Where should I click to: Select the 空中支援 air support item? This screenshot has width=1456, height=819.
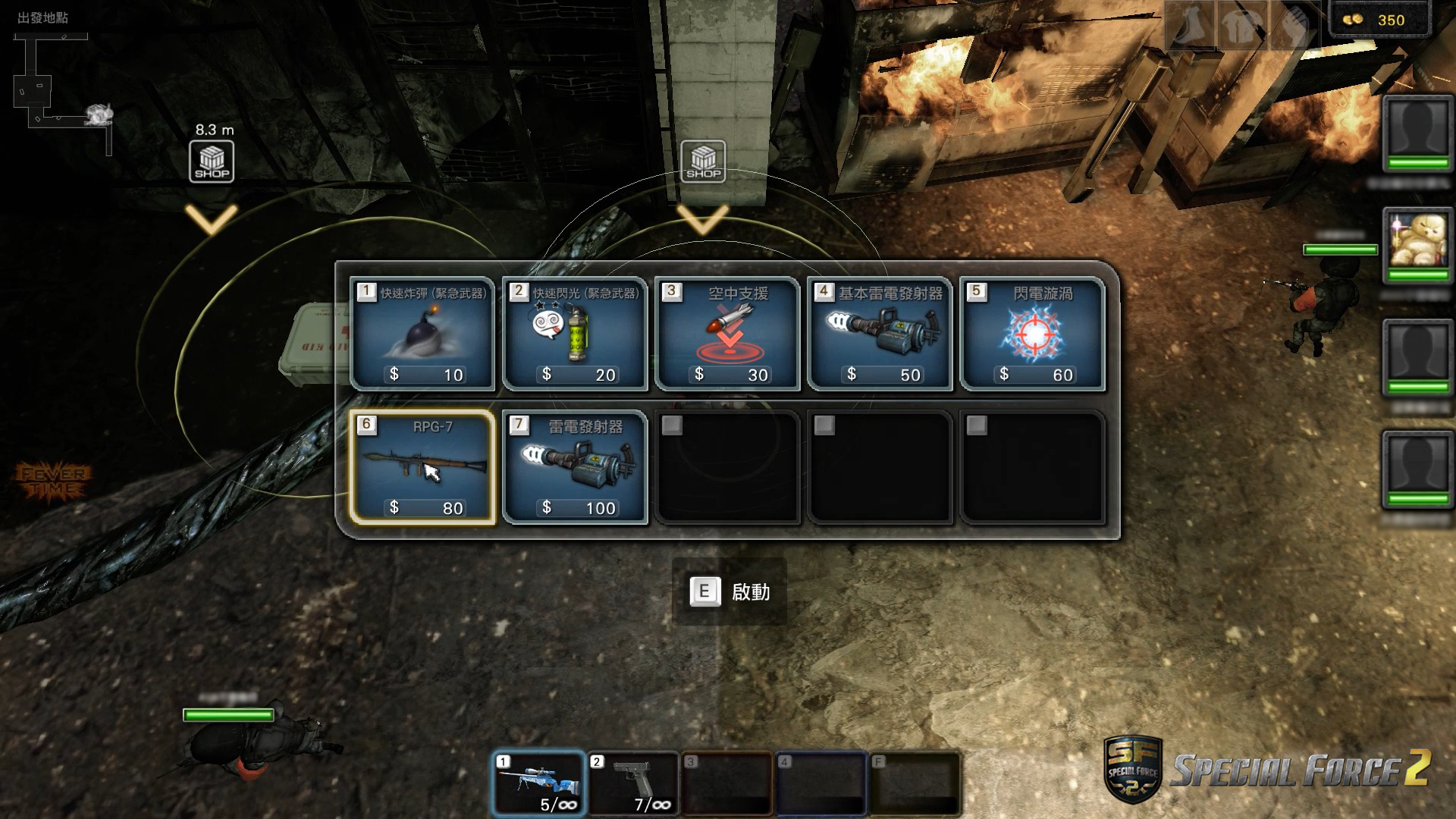click(727, 334)
